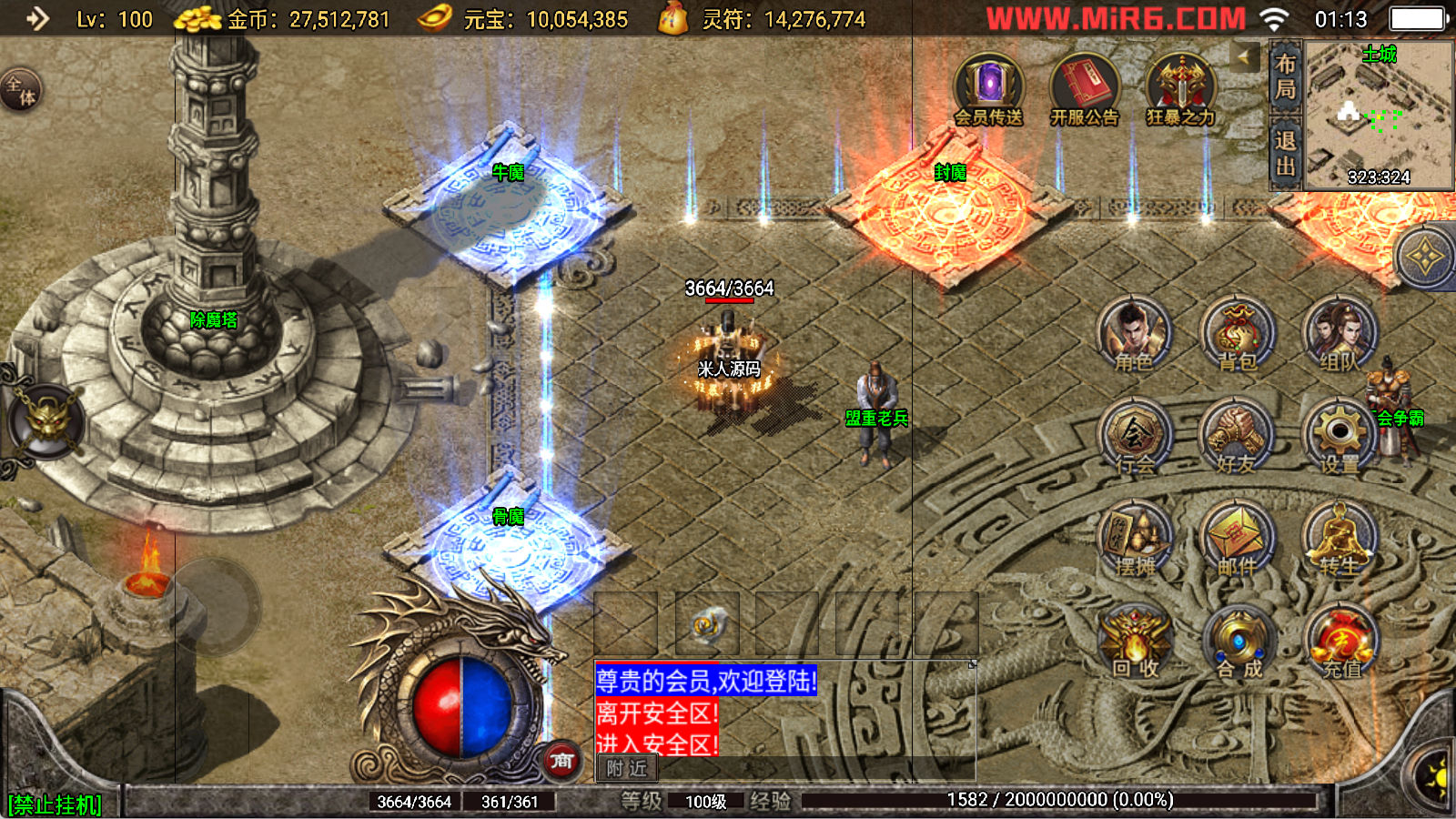Open the 设置 settings gear
1456x819 pixels.
1340,437
